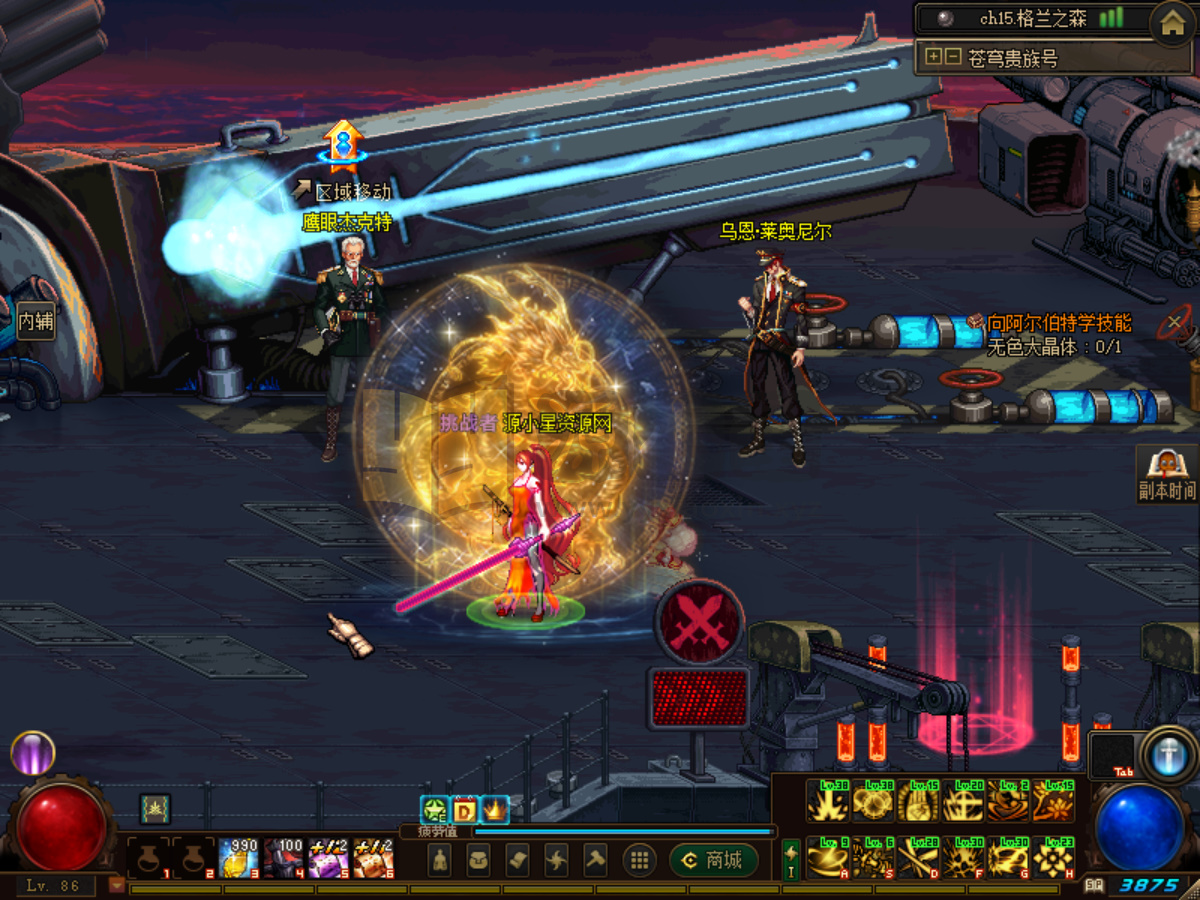This screenshot has width=1200, height=900.
Task: Select the quest tracker entry 向阿尔伯特学技能
Action: [1058, 323]
